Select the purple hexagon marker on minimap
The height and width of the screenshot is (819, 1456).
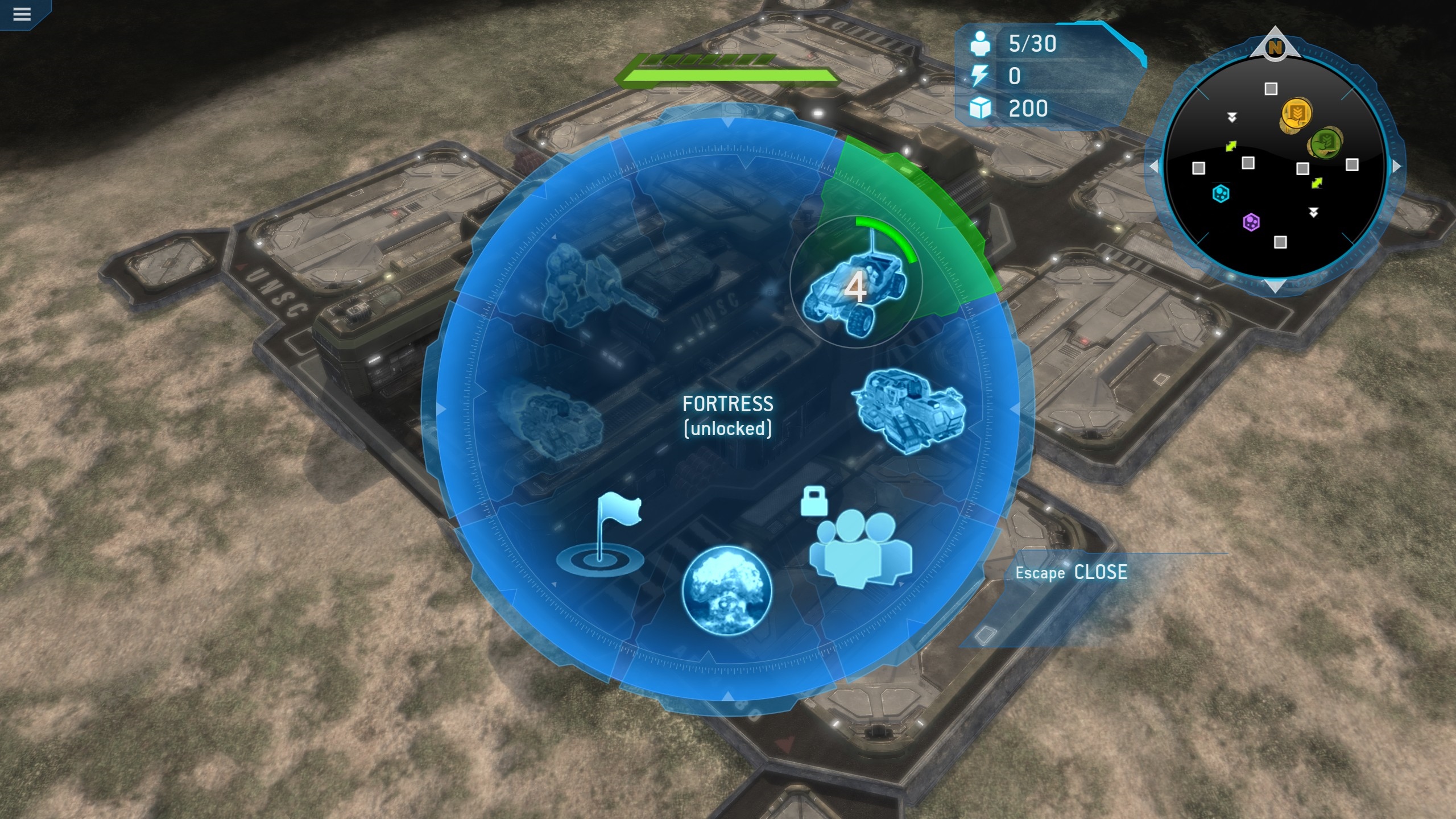tap(1251, 222)
